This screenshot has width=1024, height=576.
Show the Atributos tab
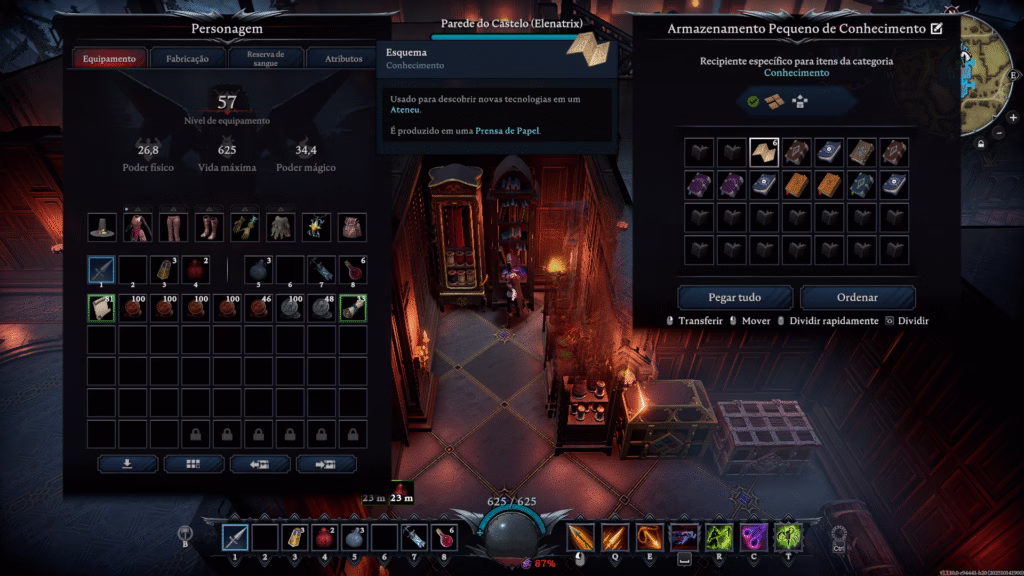pyautogui.click(x=344, y=59)
